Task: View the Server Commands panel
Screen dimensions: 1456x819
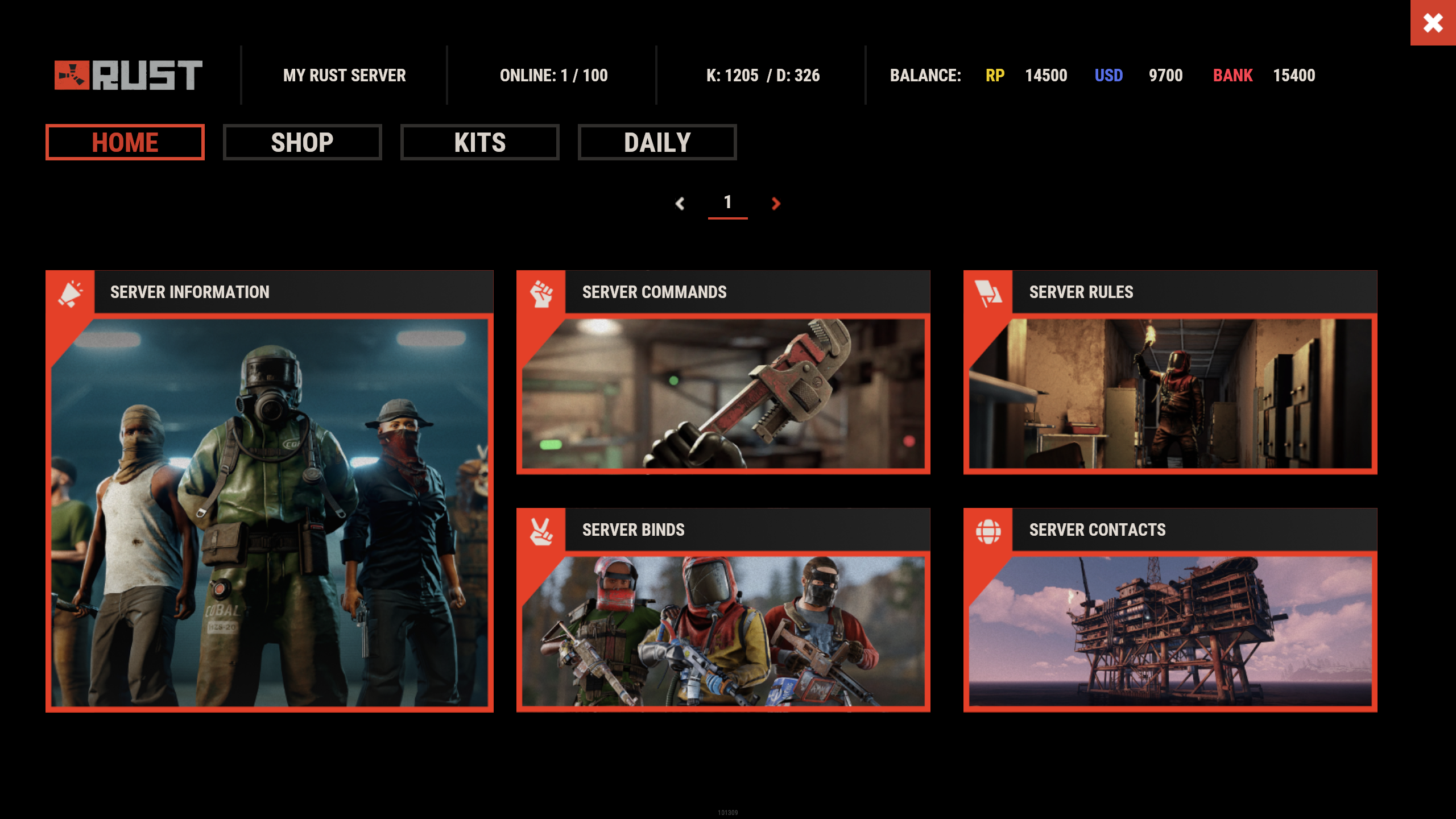Action: [723, 373]
